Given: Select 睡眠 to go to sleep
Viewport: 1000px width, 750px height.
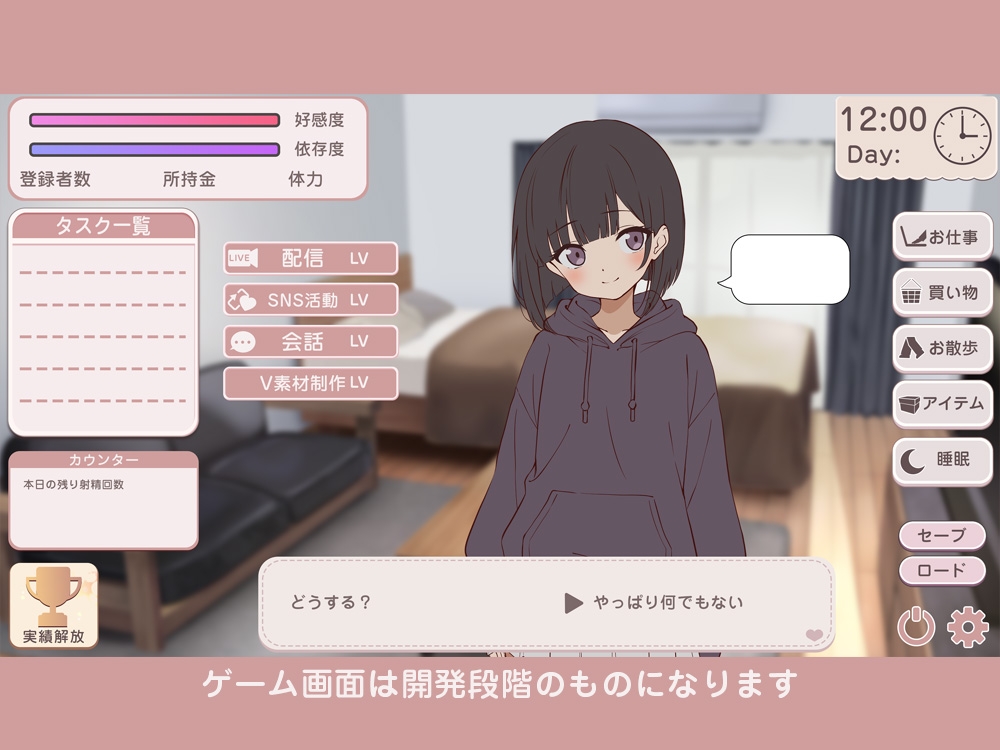Looking at the screenshot, I should pos(943,461).
